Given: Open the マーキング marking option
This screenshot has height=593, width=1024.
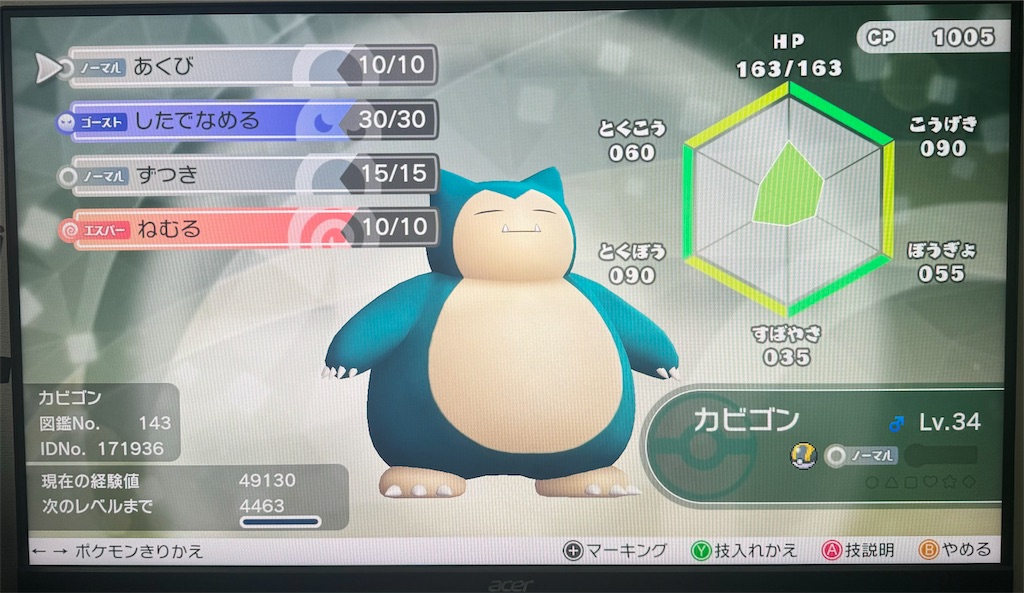Looking at the screenshot, I should click(x=615, y=550).
